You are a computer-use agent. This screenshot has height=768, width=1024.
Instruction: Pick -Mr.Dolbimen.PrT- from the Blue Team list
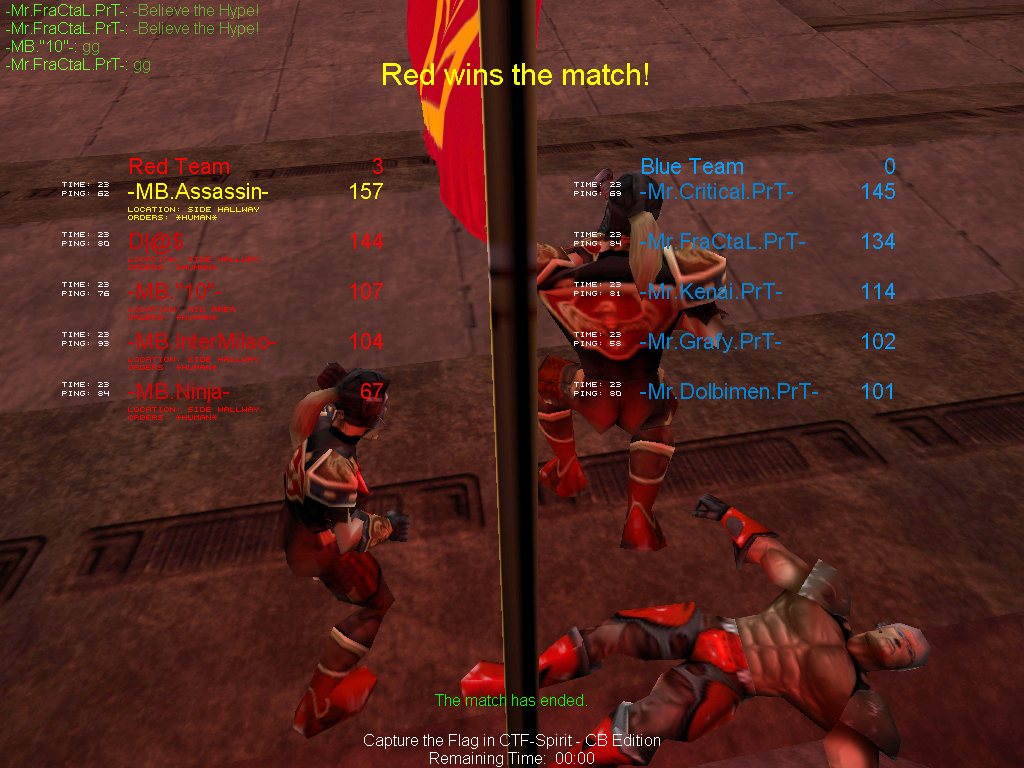[728, 391]
